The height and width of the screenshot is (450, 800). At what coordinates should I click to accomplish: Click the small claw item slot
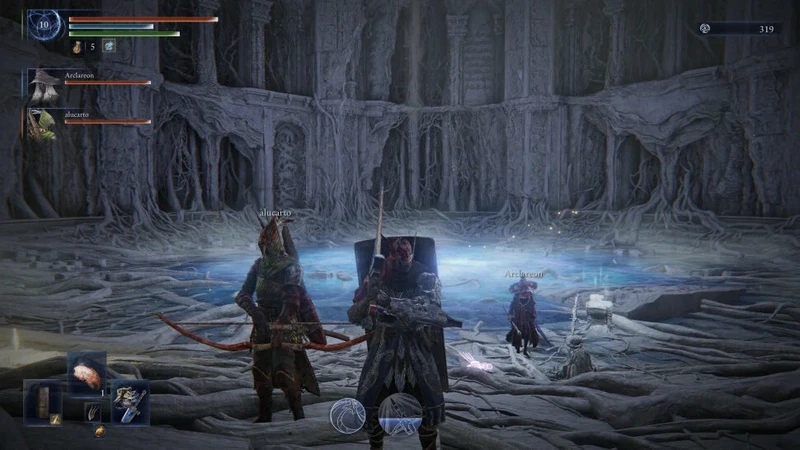pos(92,410)
